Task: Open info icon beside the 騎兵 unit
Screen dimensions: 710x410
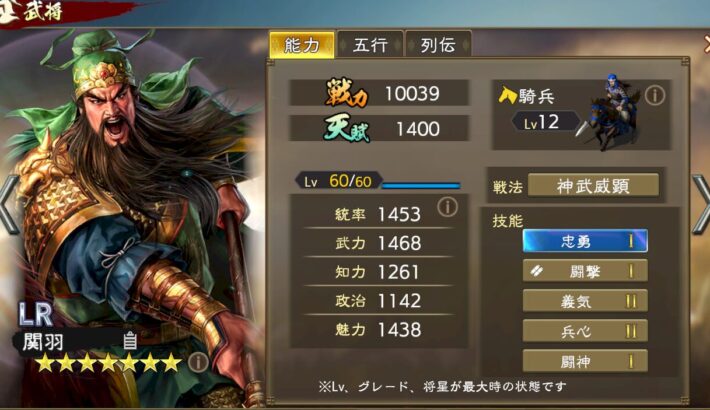Action: [655, 95]
